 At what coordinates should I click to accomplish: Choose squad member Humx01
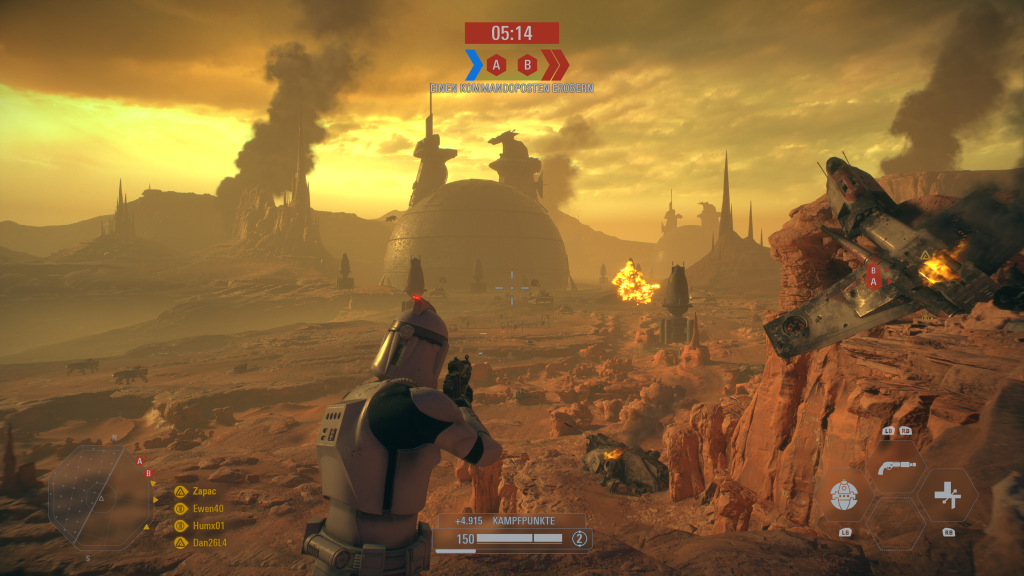201,525
